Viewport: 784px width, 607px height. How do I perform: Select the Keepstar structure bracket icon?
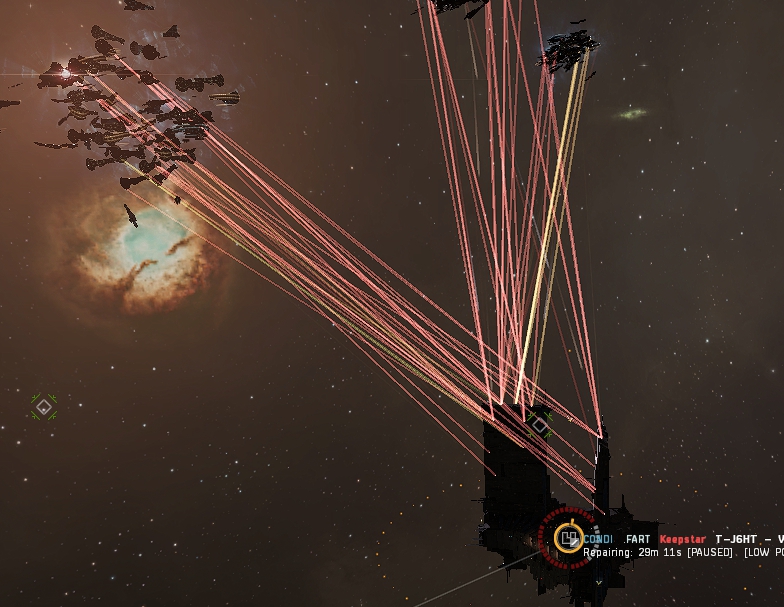pos(568,538)
